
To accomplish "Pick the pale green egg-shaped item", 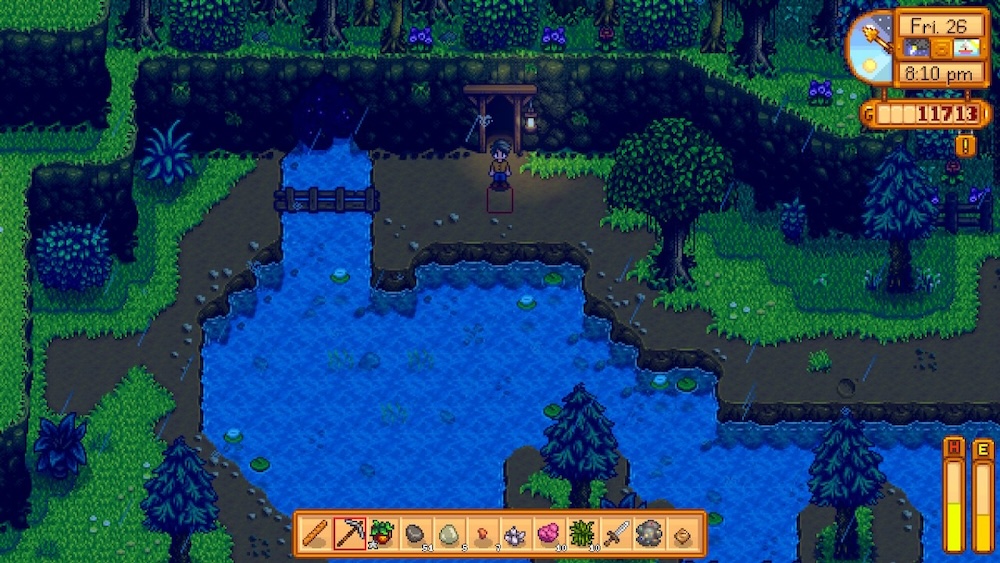I will pyautogui.click(x=449, y=533).
